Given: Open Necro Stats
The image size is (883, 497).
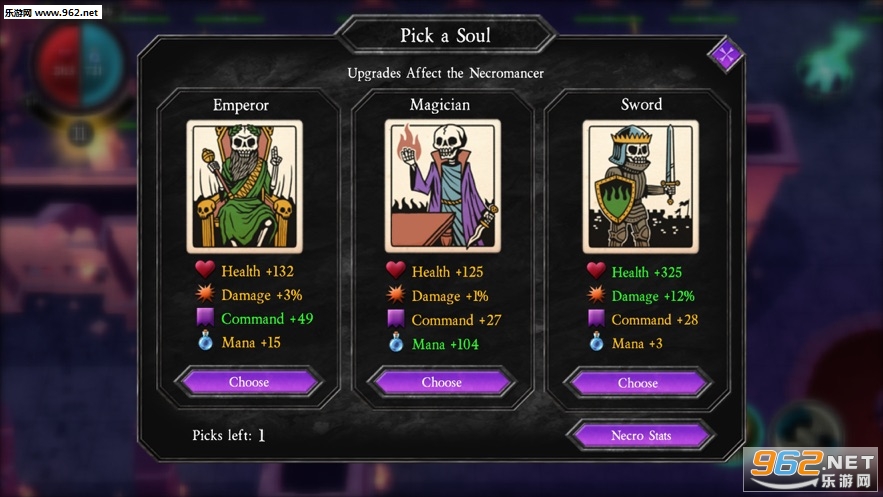Looking at the screenshot, I should (x=640, y=436).
